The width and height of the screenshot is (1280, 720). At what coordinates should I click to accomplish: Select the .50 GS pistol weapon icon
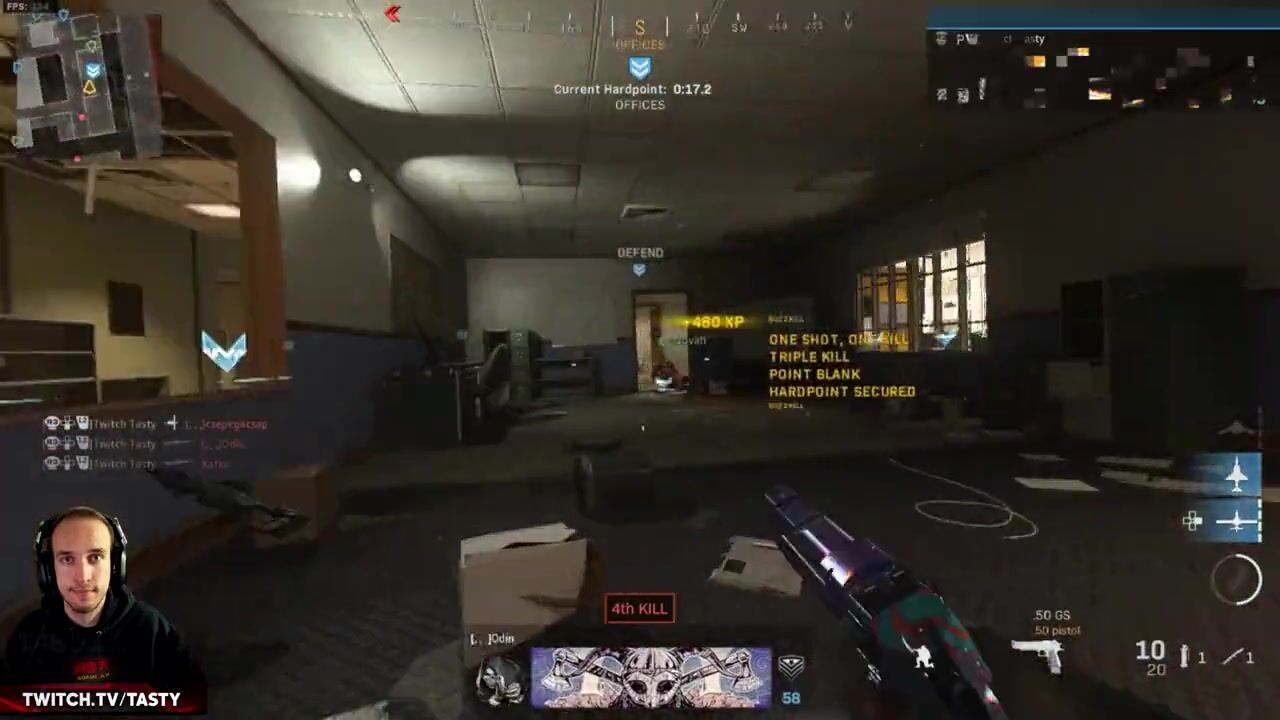pos(1037,654)
